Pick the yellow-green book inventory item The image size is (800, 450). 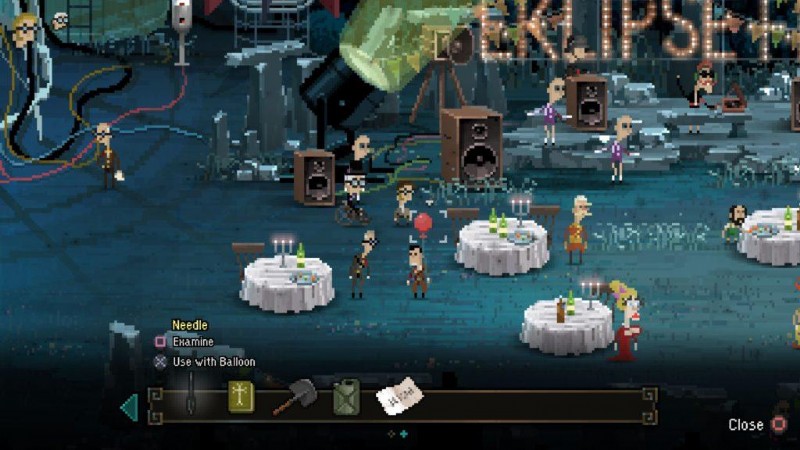pyautogui.click(x=241, y=397)
